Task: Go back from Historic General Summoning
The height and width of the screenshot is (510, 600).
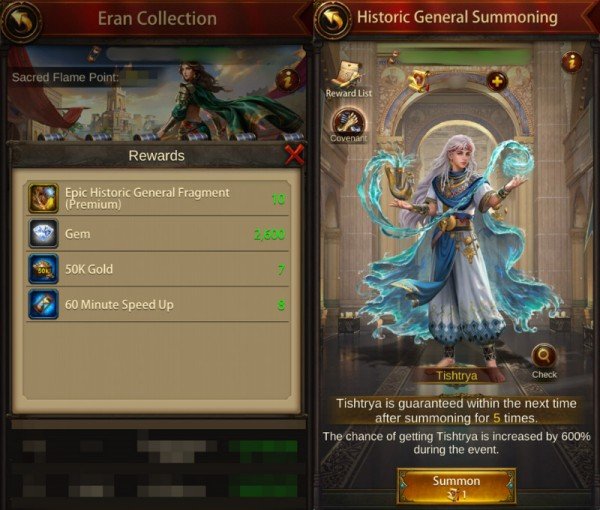Action: [332, 20]
